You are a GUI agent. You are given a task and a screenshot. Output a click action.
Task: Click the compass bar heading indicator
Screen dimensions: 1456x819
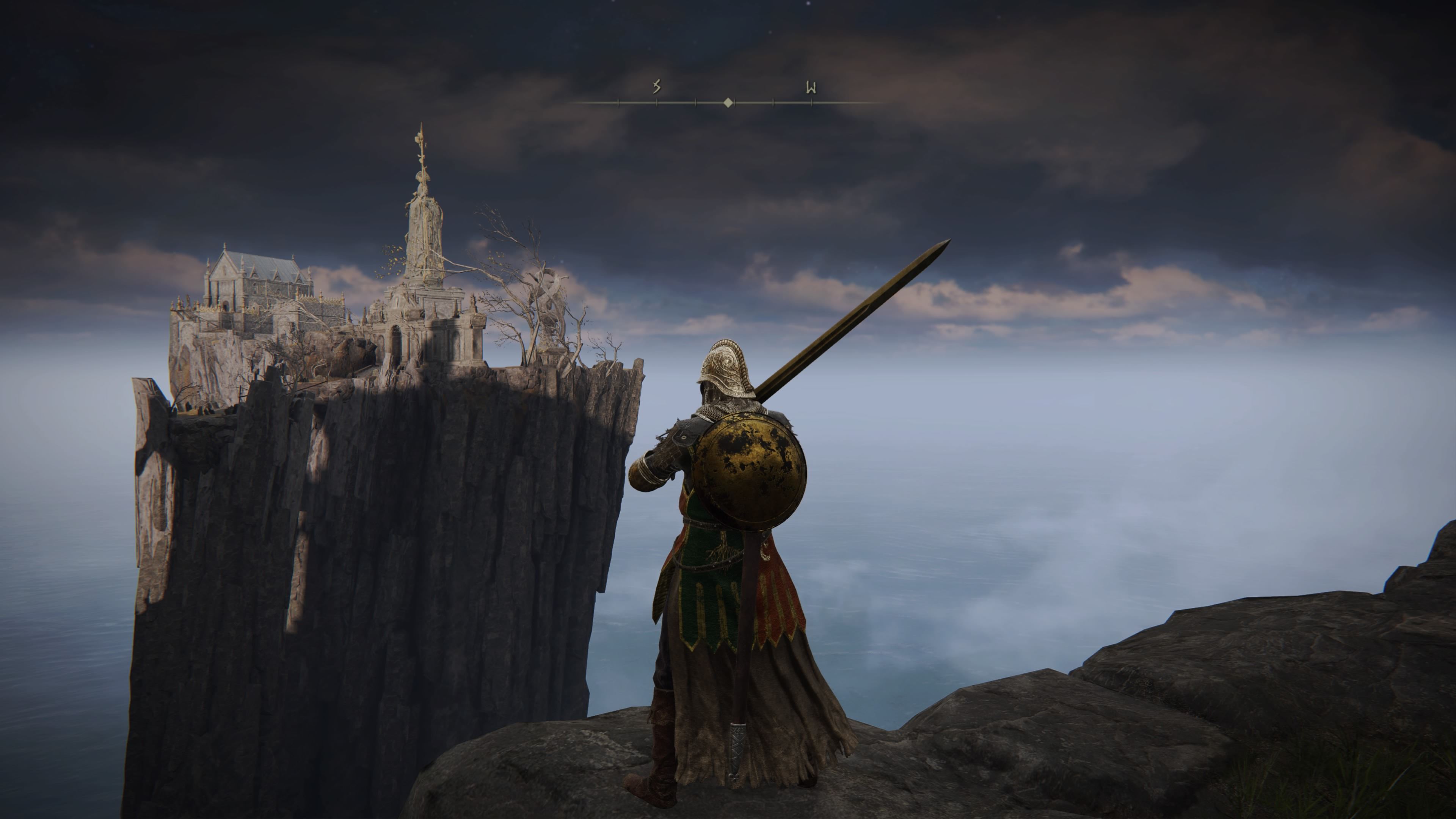point(728,102)
